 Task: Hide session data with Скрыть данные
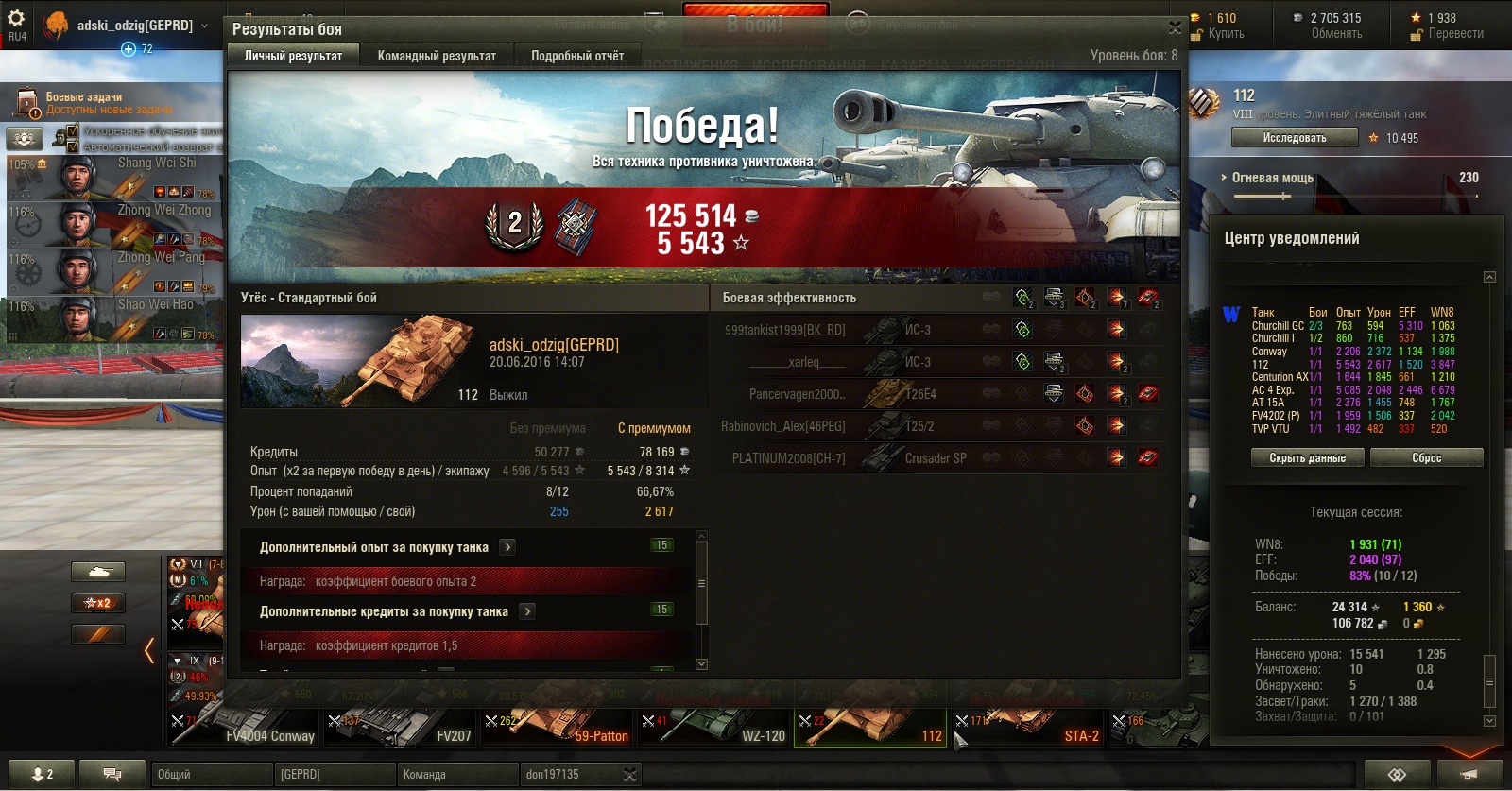click(x=1307, y=458)
